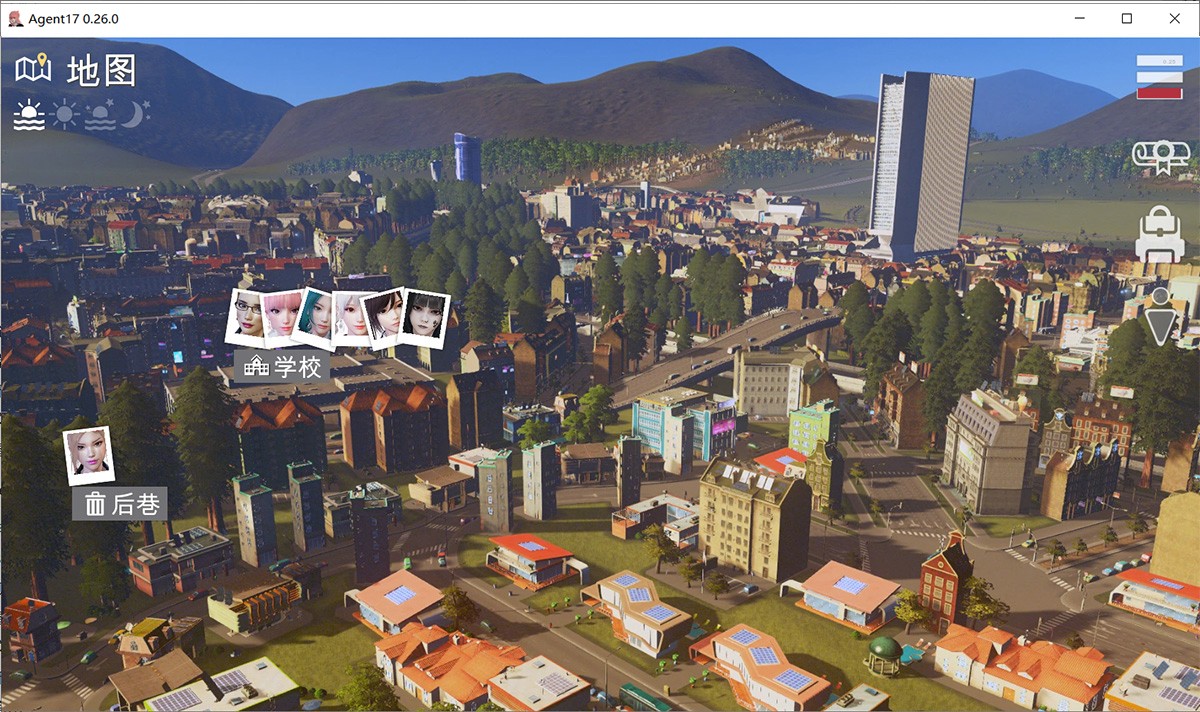Switch to the full sun daytime icon

pyautogui.click(x=65, y=116)
